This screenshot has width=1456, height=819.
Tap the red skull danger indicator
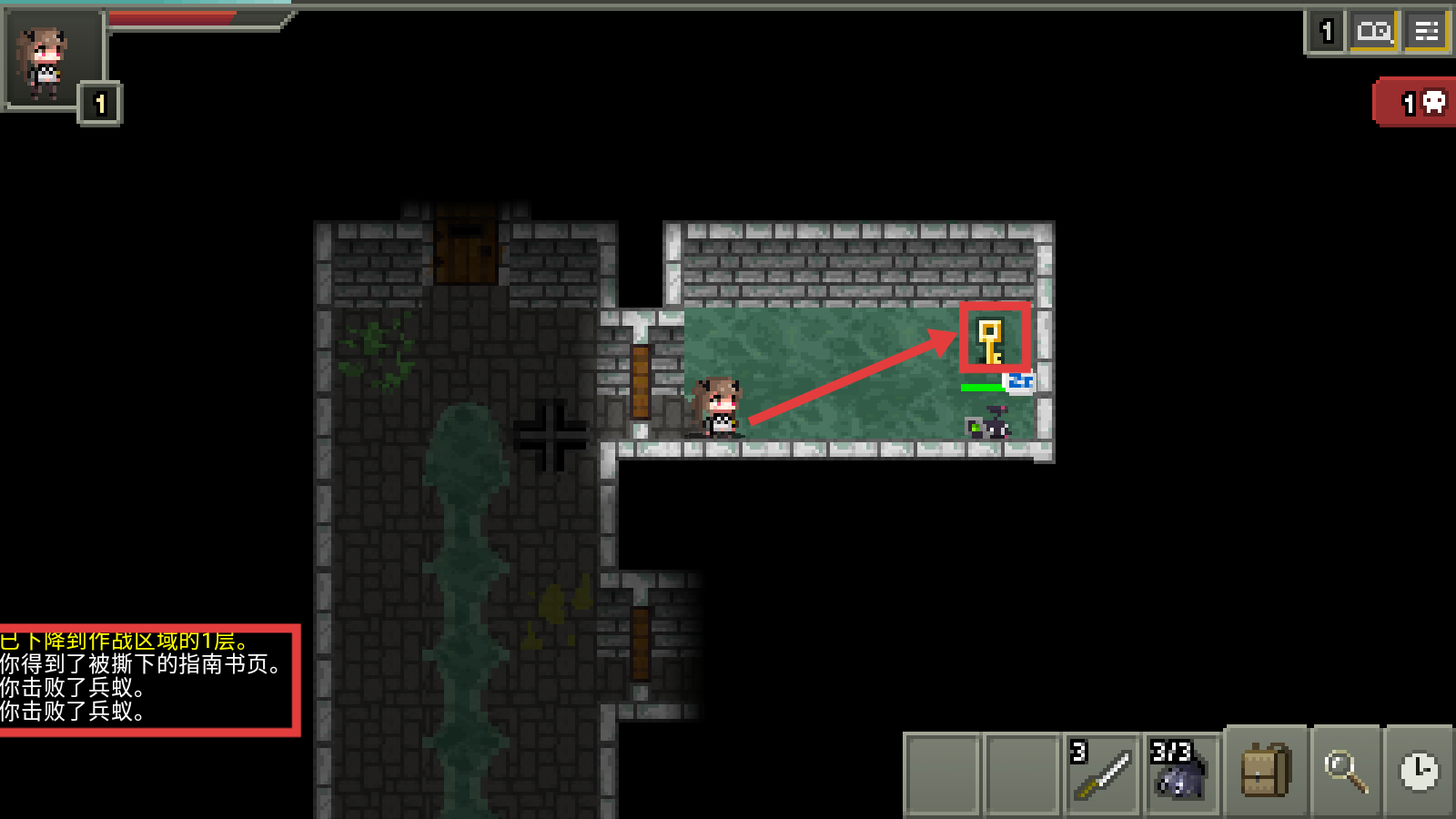tap(1416, 103)
